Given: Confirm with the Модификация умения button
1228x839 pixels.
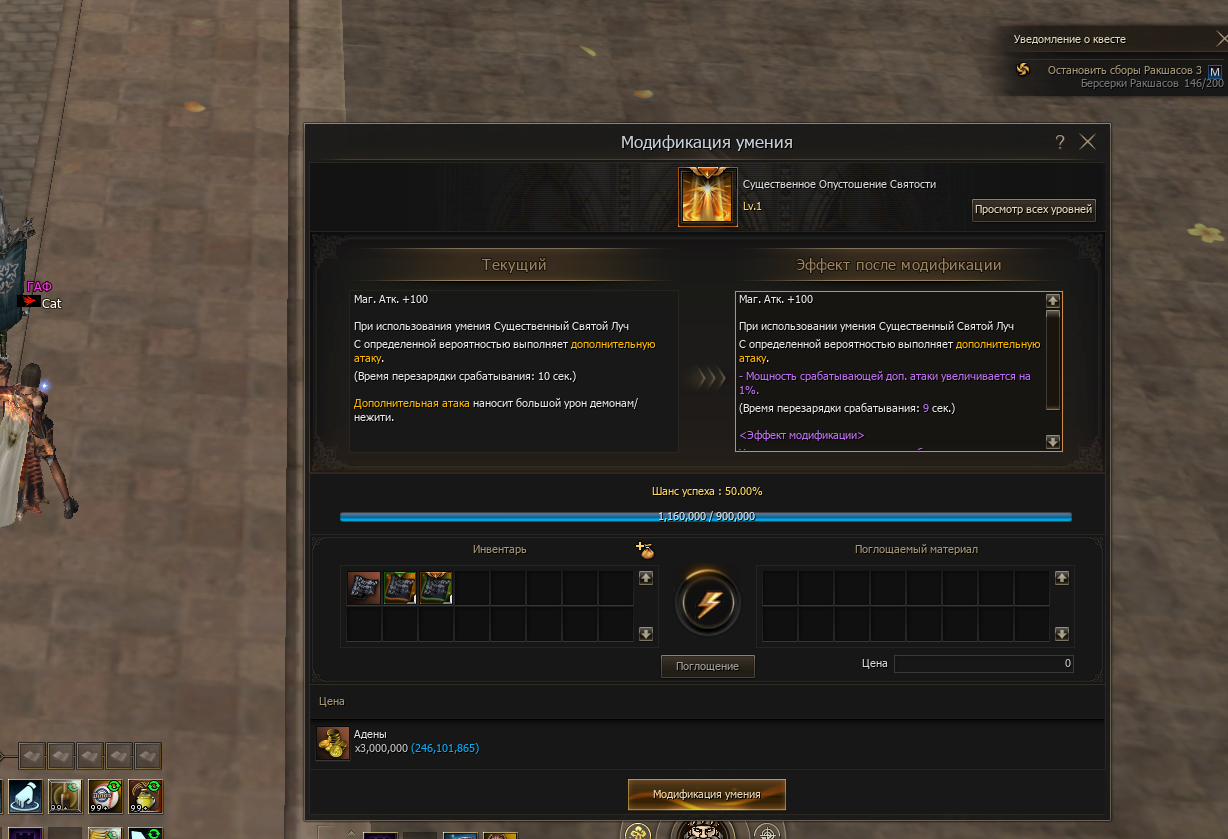Looking at the screenshot, I should (x=706, y=794).
